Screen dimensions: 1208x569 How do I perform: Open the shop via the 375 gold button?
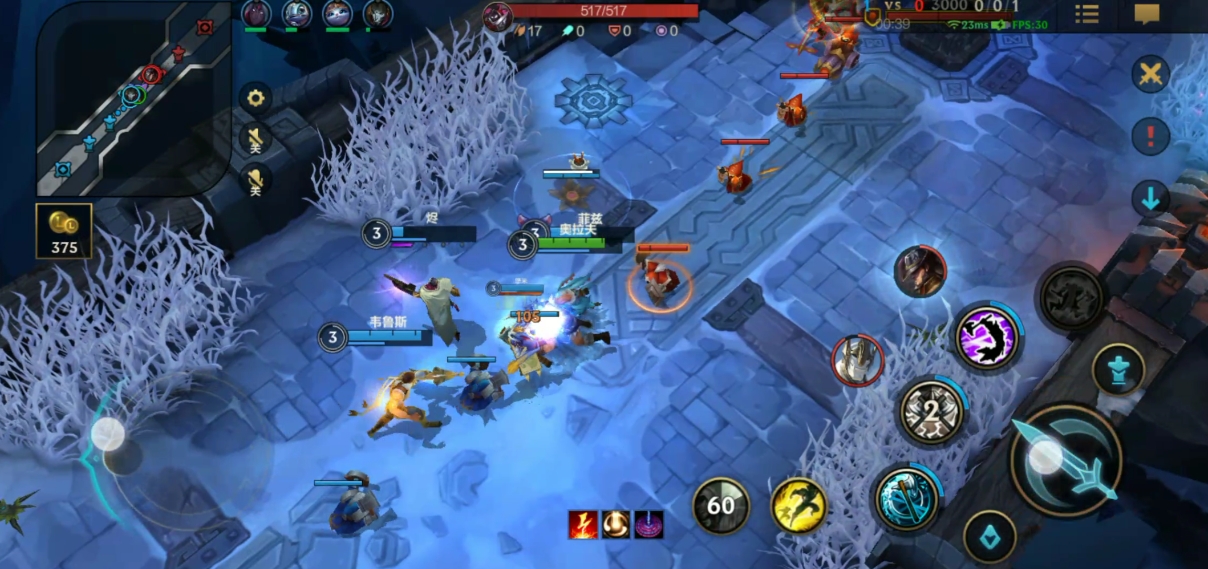(64, 231)
